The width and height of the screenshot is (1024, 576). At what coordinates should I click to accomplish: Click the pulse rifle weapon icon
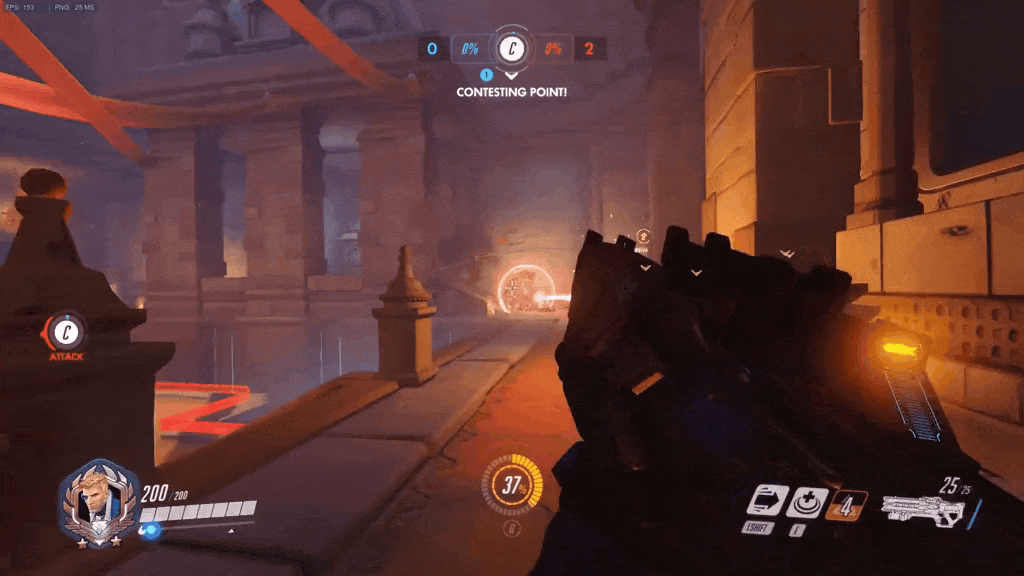pyautogui.click(x=922, y=510)
